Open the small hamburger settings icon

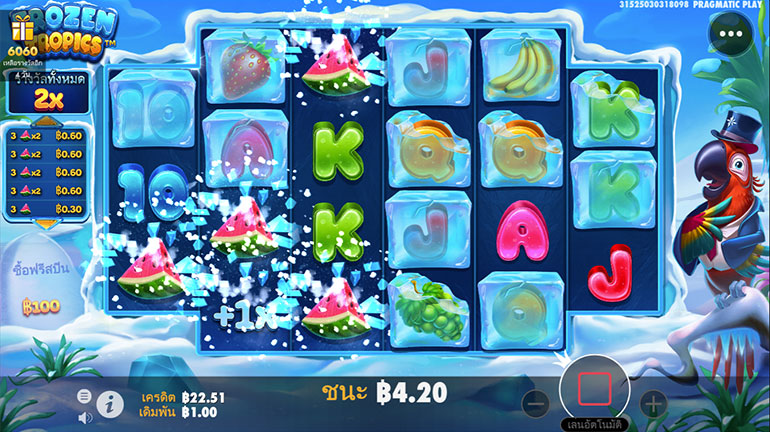point(84,397)
